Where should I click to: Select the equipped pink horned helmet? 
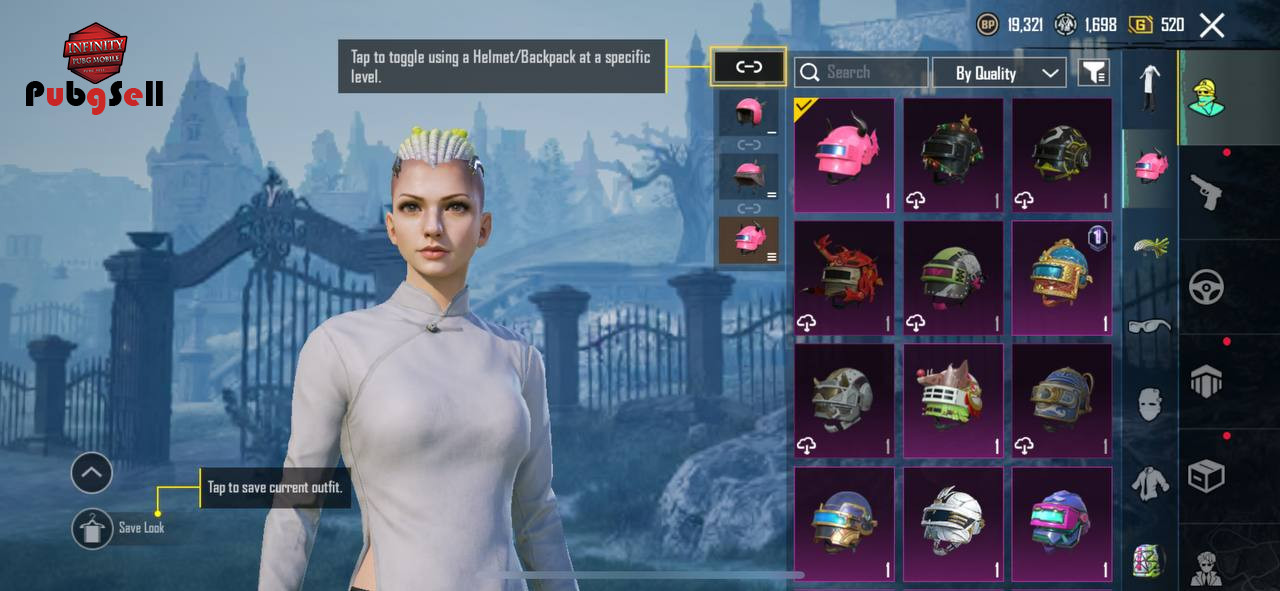(845, 155)
